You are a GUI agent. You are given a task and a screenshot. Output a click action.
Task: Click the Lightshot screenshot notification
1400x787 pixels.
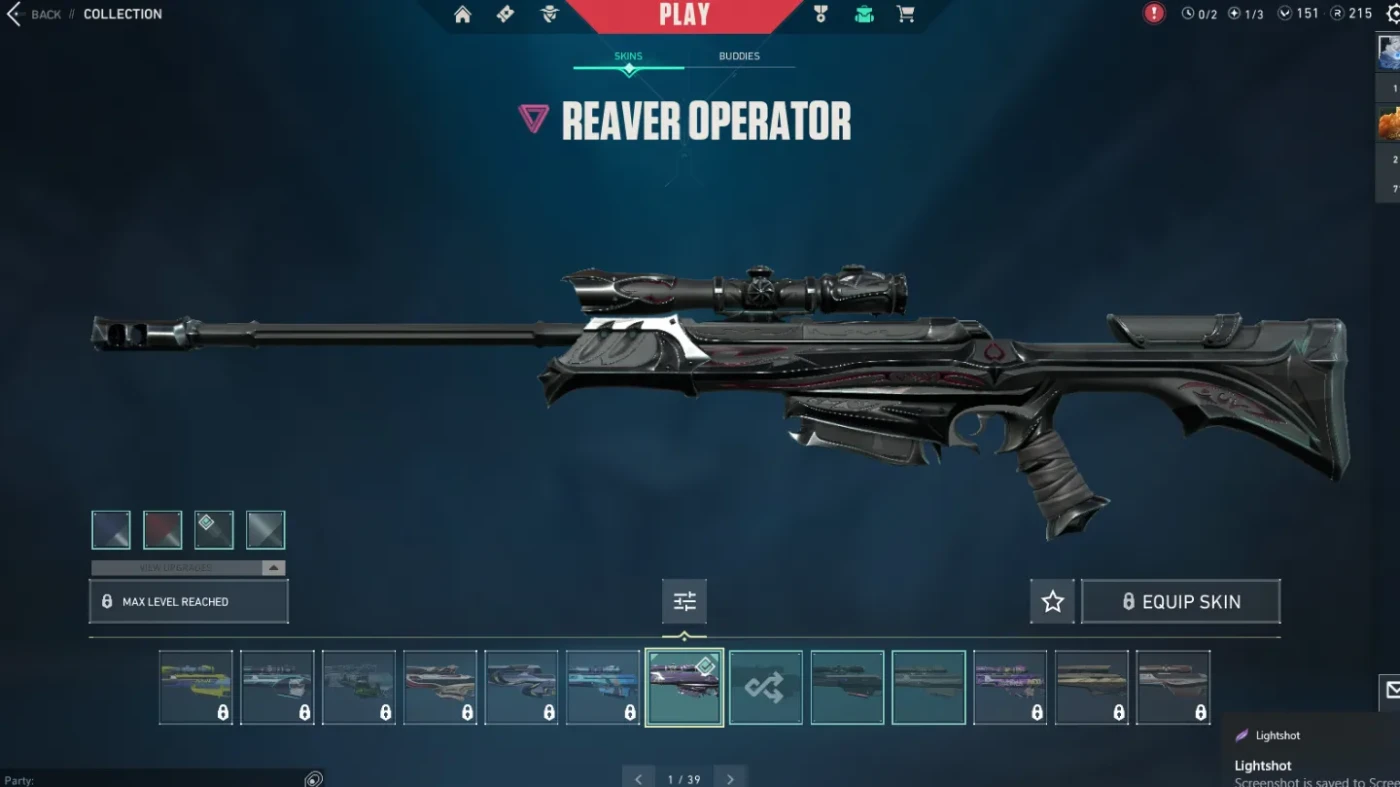click(x=1312, y=758)
